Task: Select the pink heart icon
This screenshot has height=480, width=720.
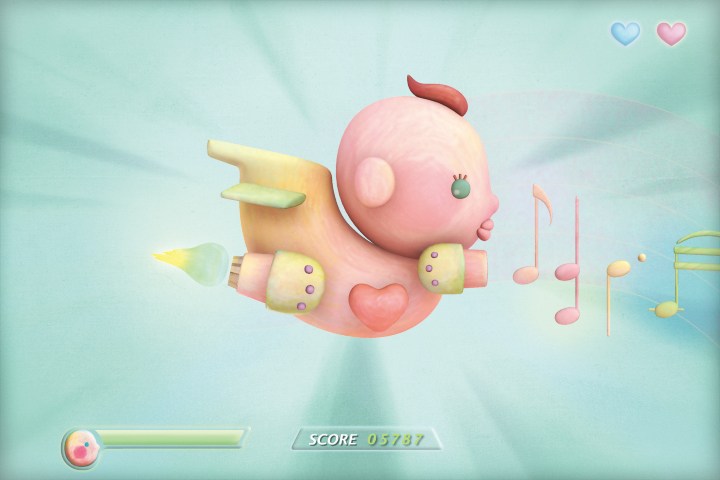Action: (x=671, y=34)
